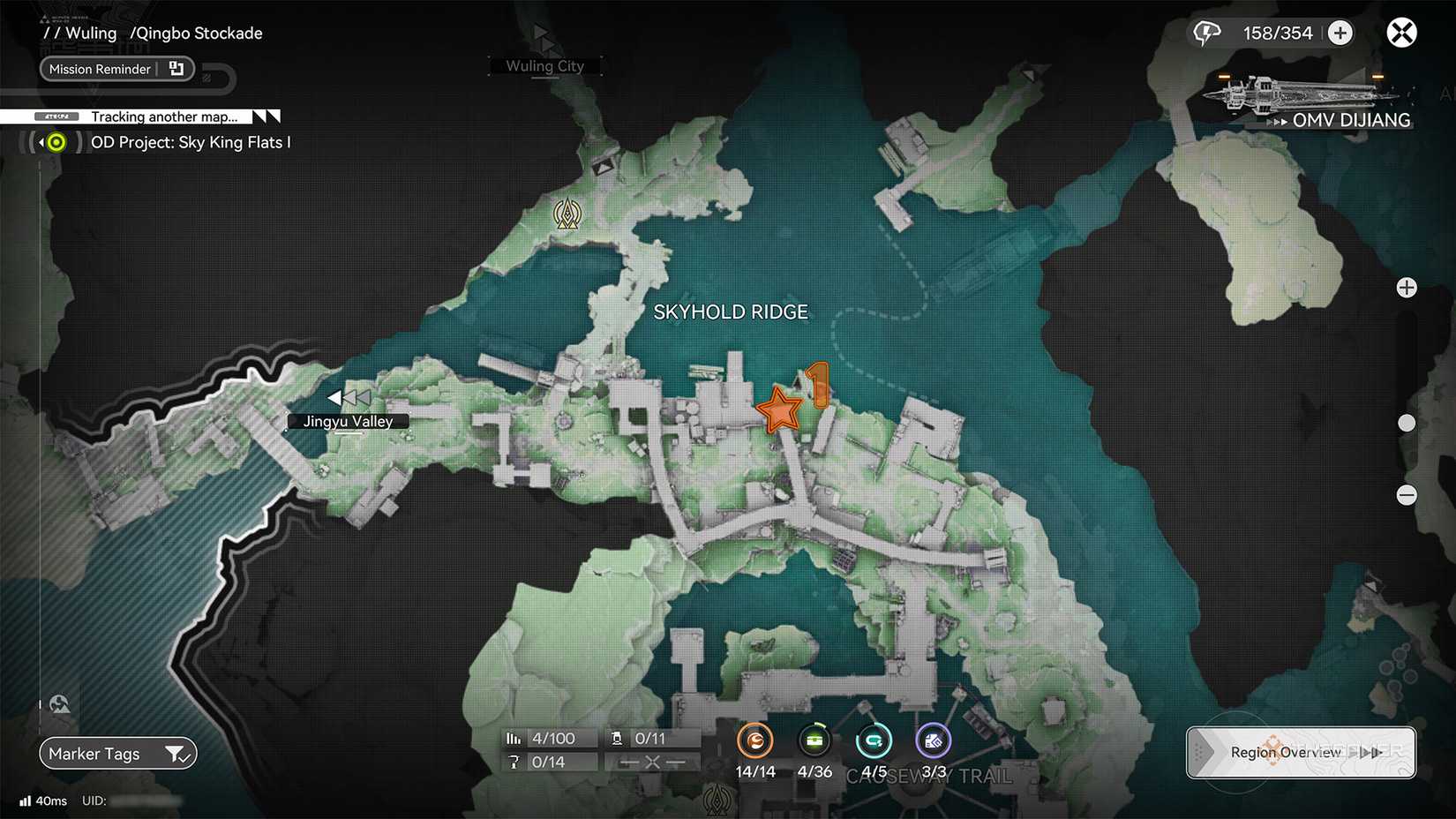Select the Wuling City map label
The image size is (1456, 819).
(544, 65)
